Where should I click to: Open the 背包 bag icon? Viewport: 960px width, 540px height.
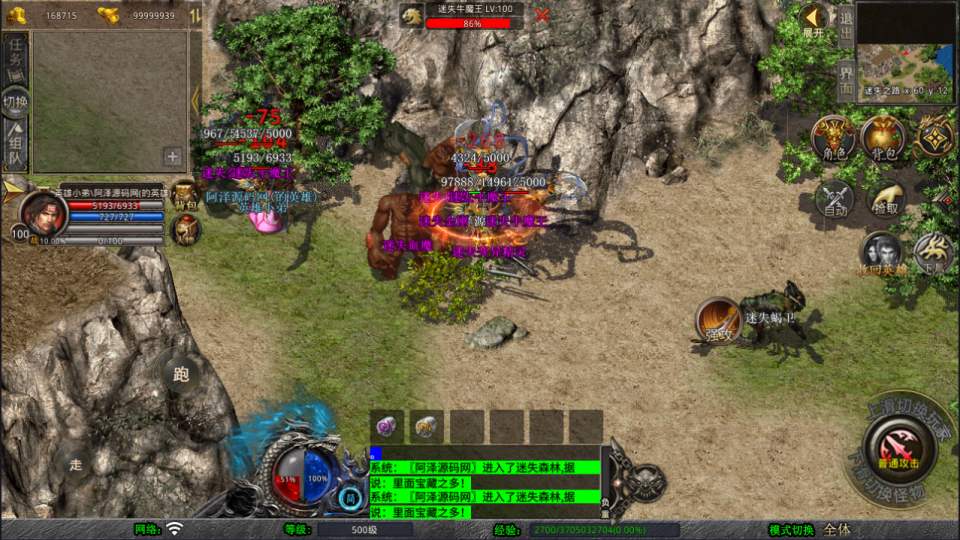click(882, 140)
